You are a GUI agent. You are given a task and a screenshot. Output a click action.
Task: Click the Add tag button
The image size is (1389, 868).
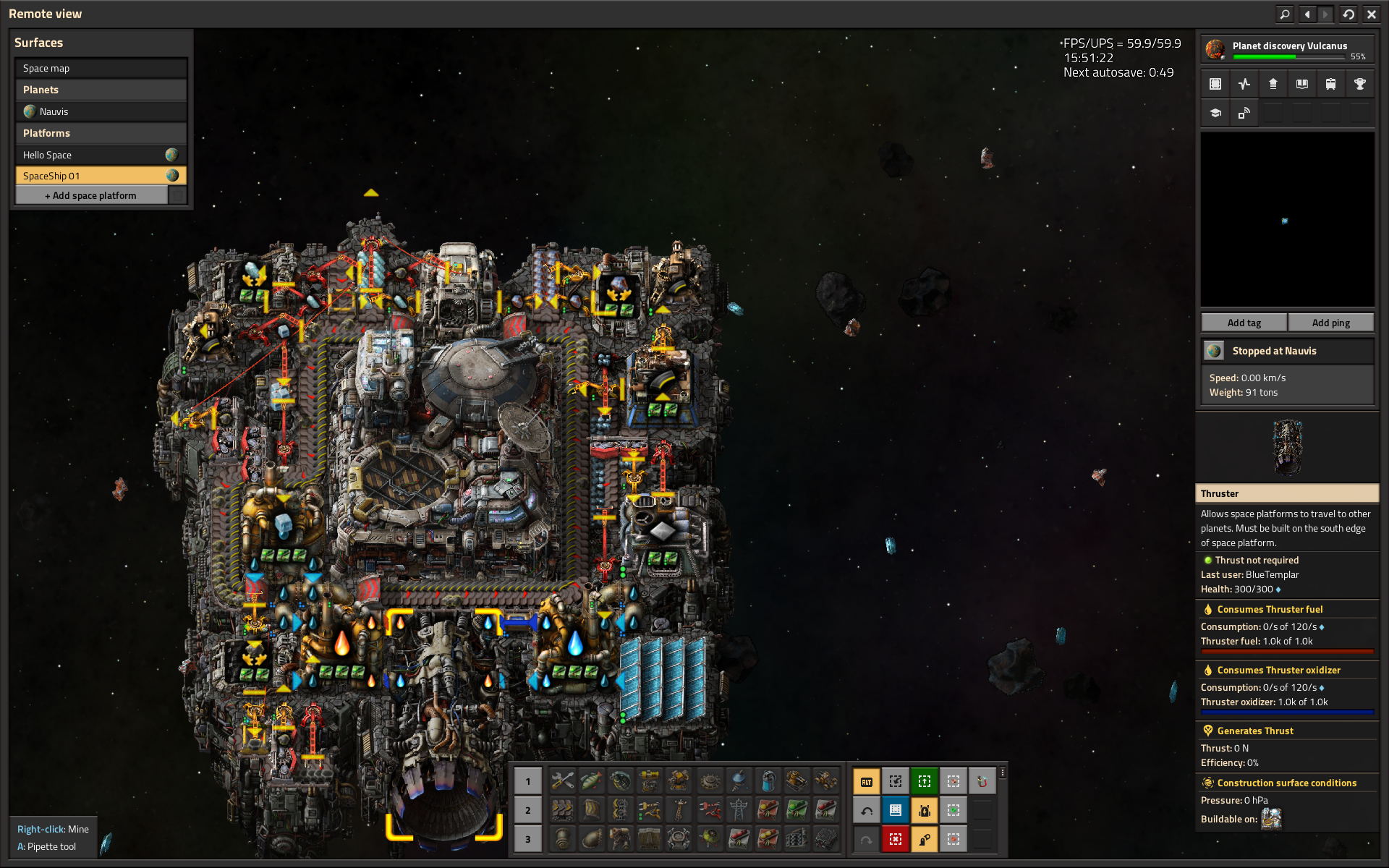(1244, 323)
